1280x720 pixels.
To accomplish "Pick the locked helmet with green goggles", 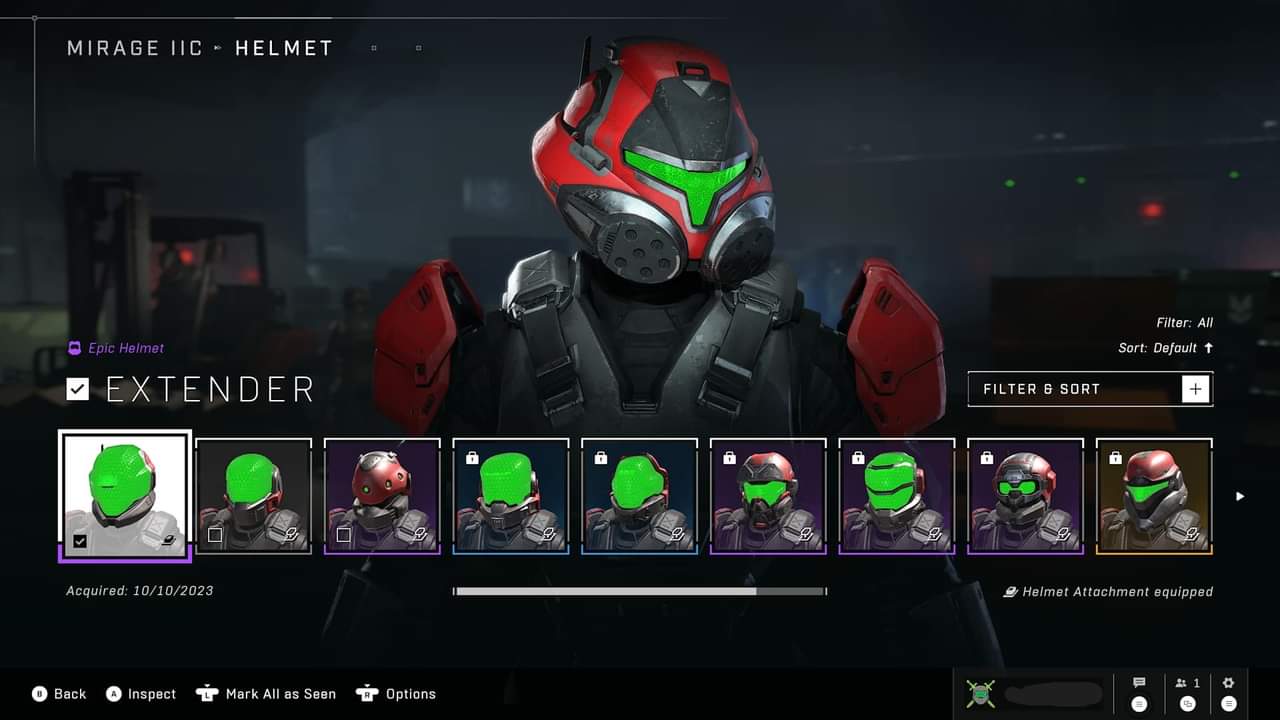I will (1026, 496).
